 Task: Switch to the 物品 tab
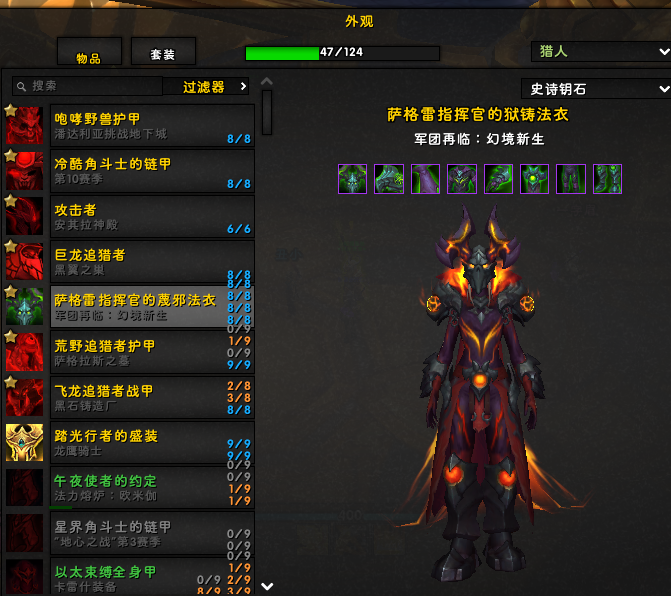[x=89, y=54]
